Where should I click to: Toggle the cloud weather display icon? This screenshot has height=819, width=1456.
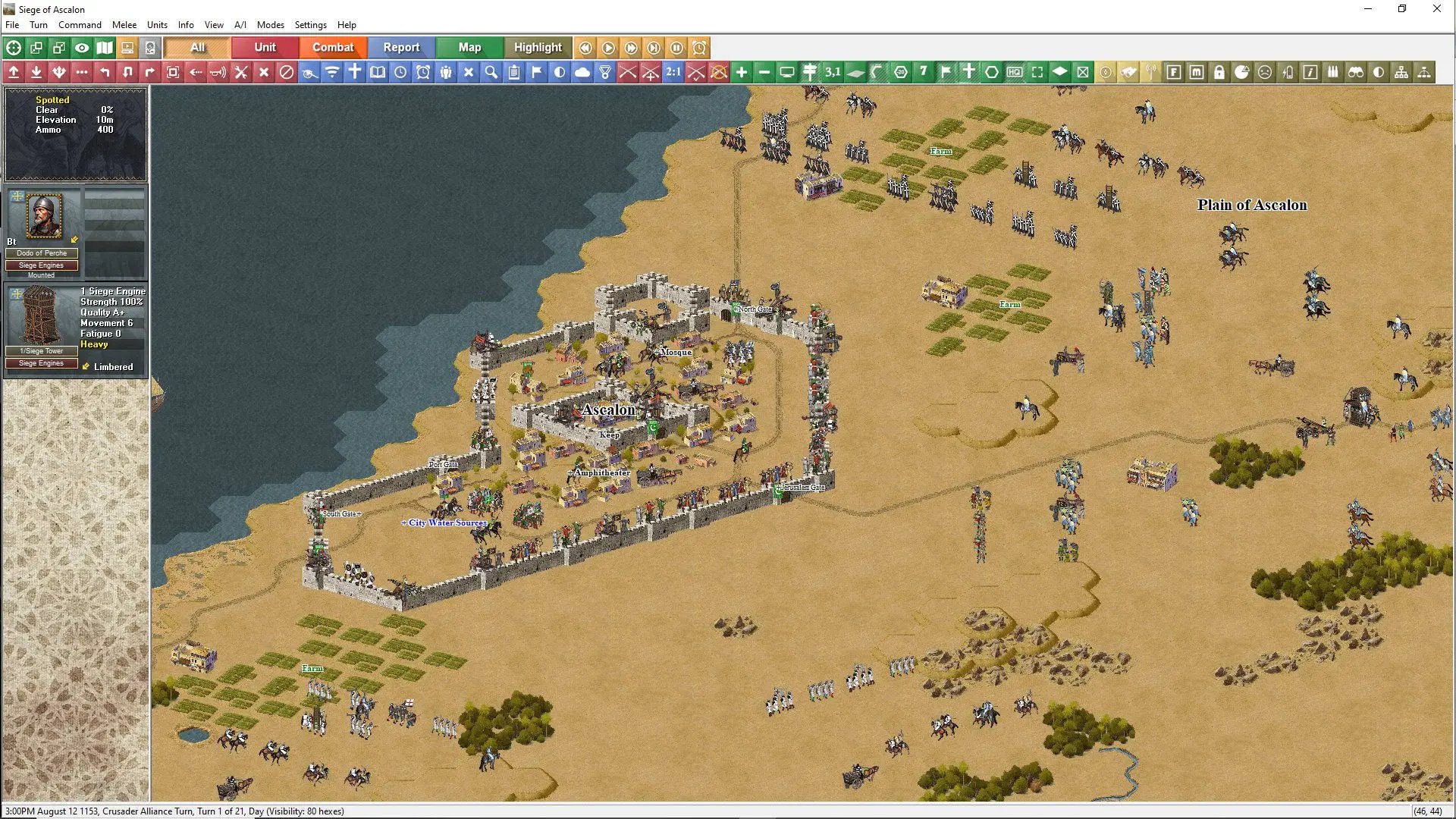(582, 72)
